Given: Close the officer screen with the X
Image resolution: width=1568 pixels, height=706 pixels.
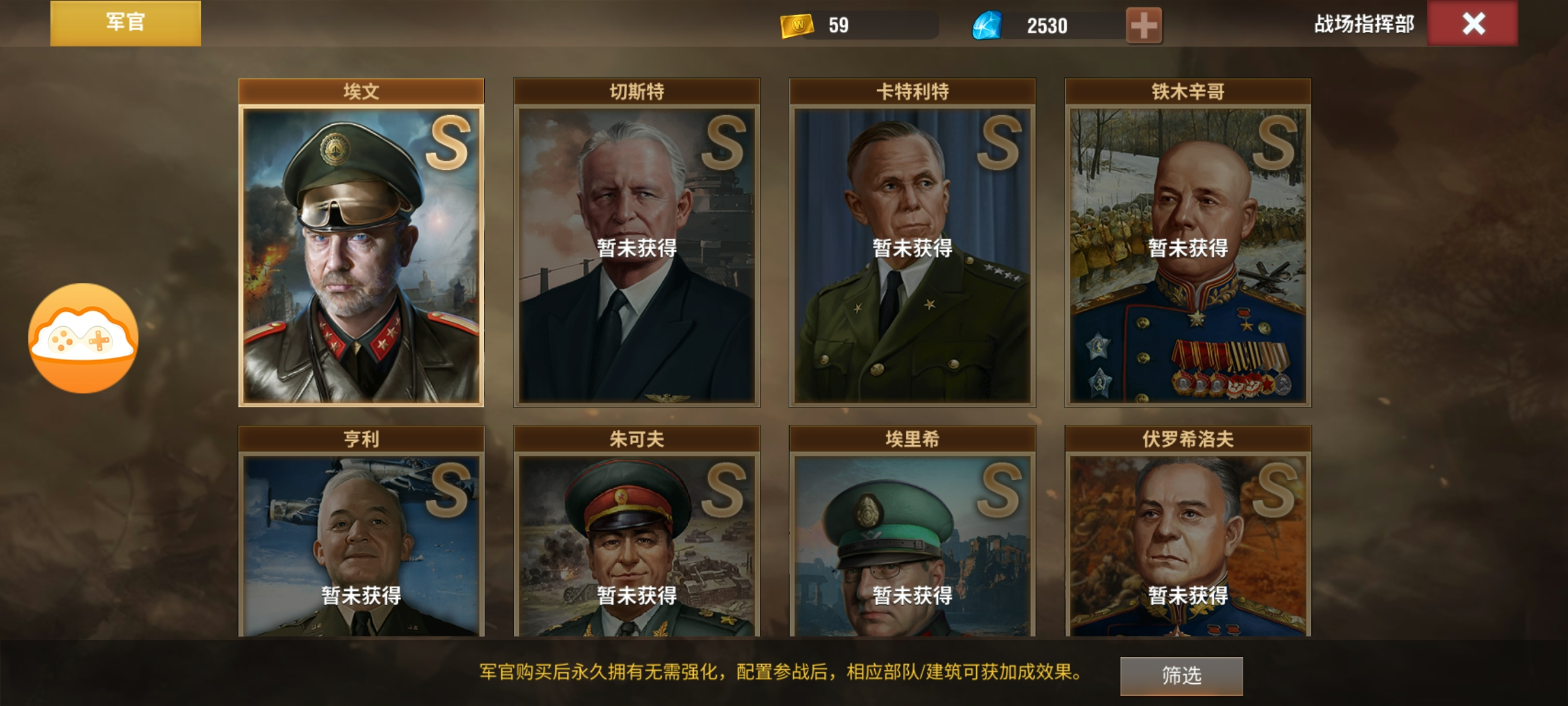Looking at the screenshot, I should (1473, 24).
